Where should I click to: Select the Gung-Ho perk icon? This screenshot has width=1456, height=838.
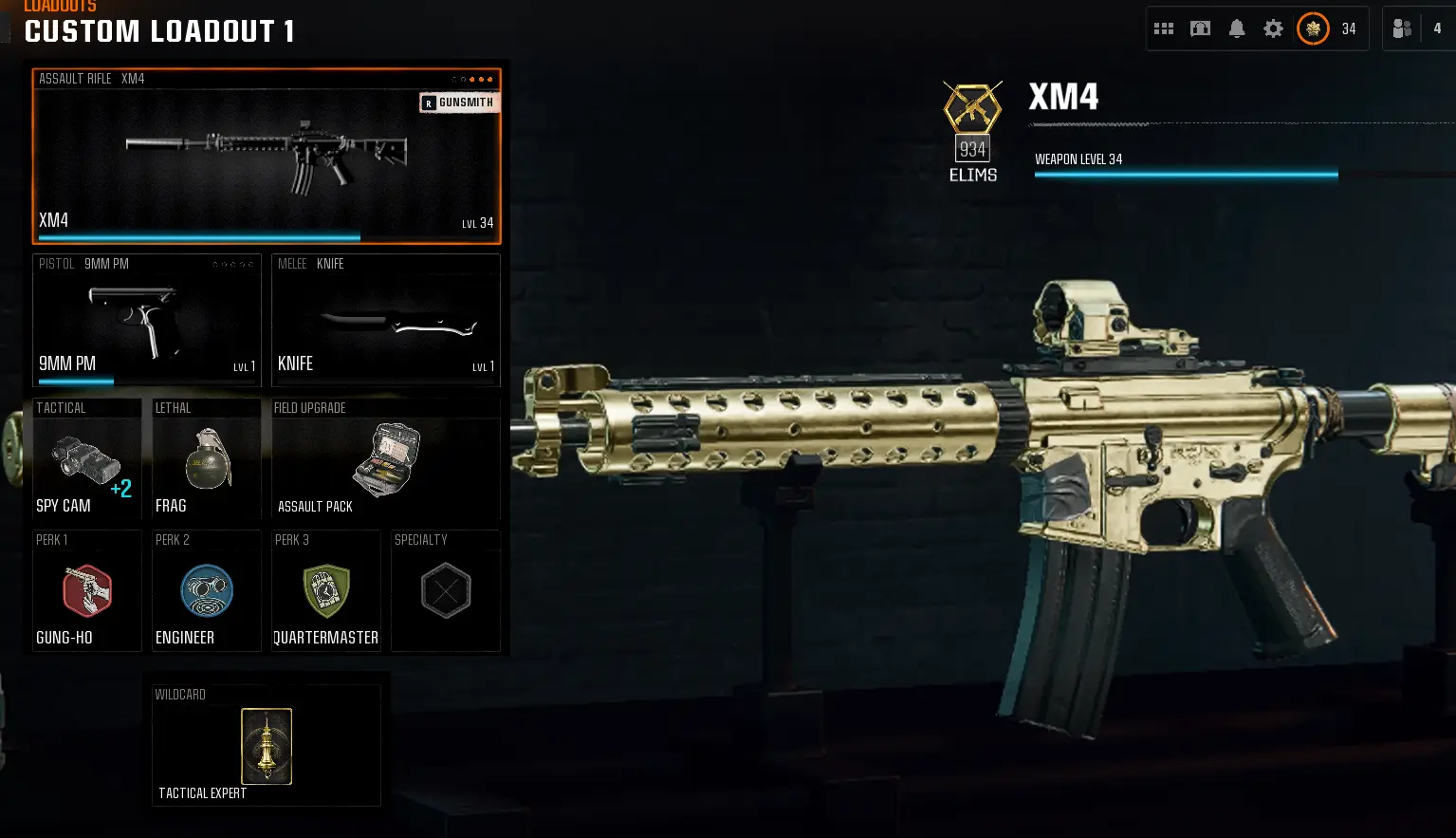coord(86,590)
